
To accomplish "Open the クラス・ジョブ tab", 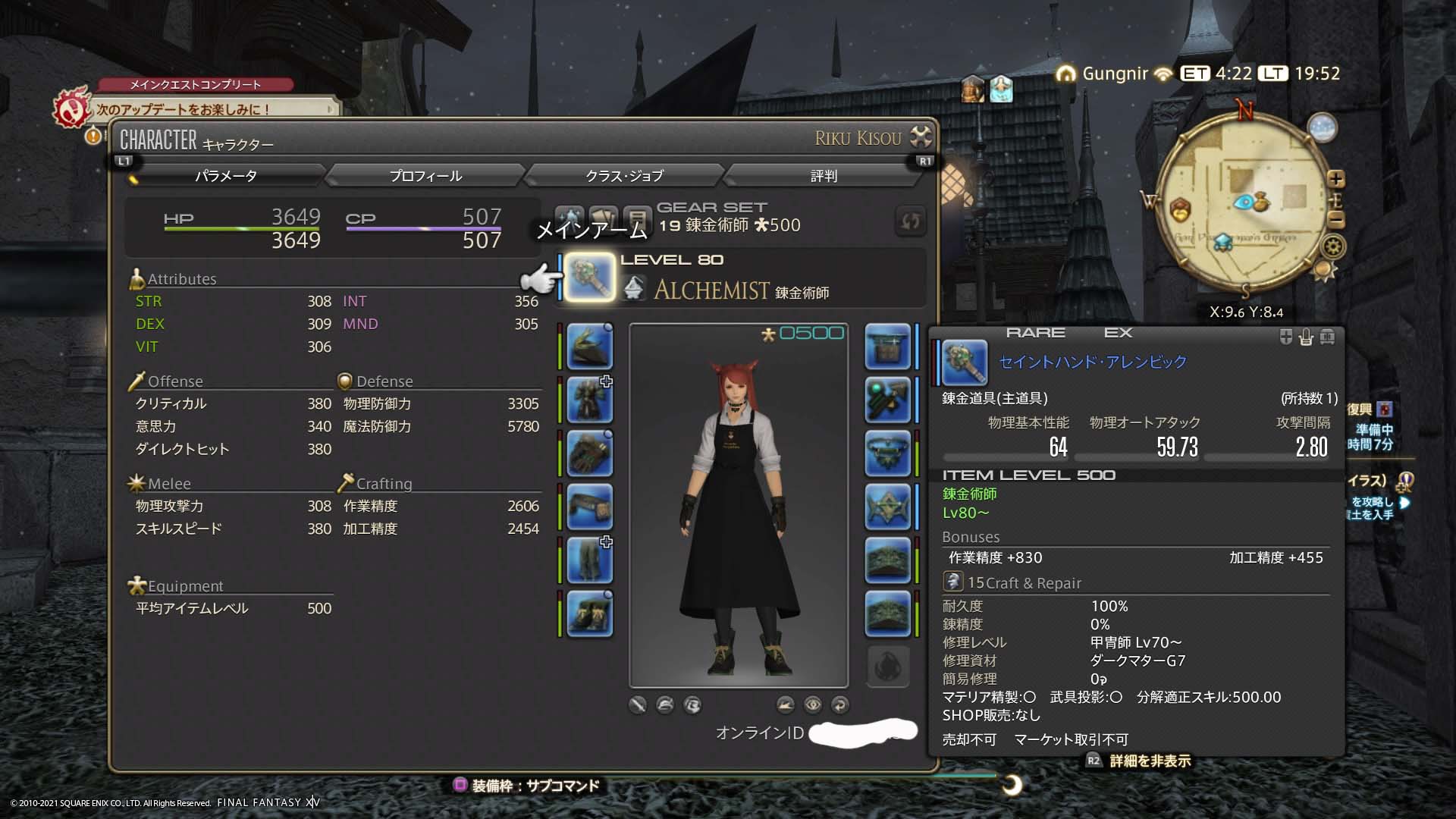I will (624, 176).
